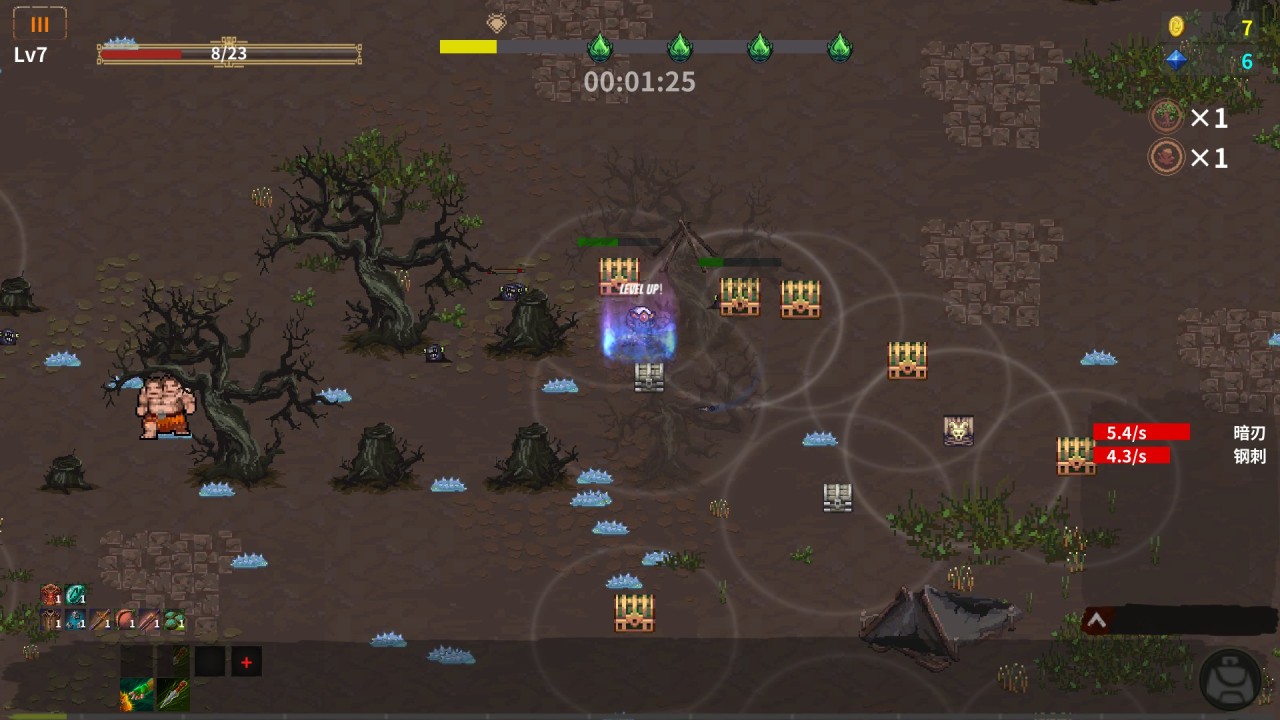The width and height of the screenshot is (1280, 720).
Task: Select the sword item icon
Action: pyautogui.click(x=100, y=621)
